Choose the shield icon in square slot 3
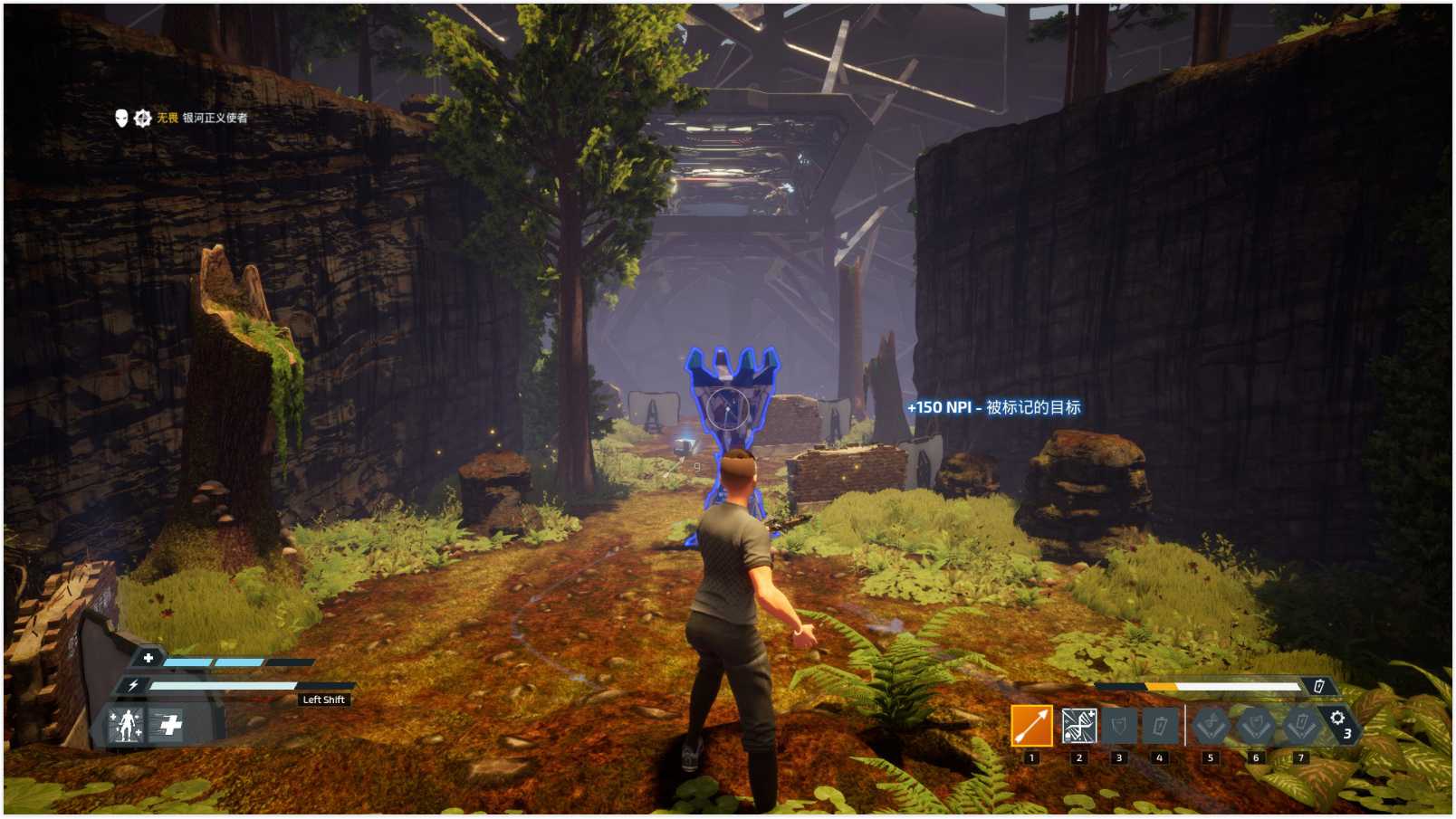1456x819 pixels. click(1119, 726)
